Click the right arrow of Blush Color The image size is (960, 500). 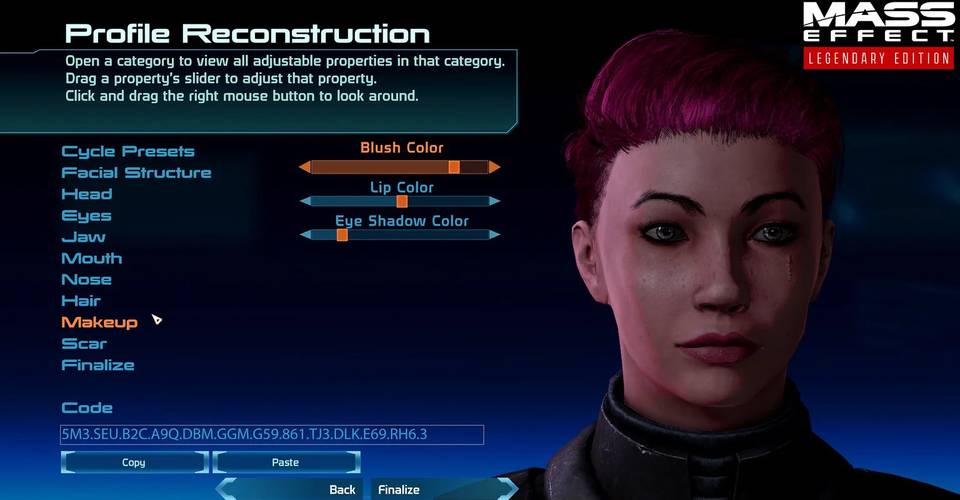pyautogui.click(x=494, y=167)
